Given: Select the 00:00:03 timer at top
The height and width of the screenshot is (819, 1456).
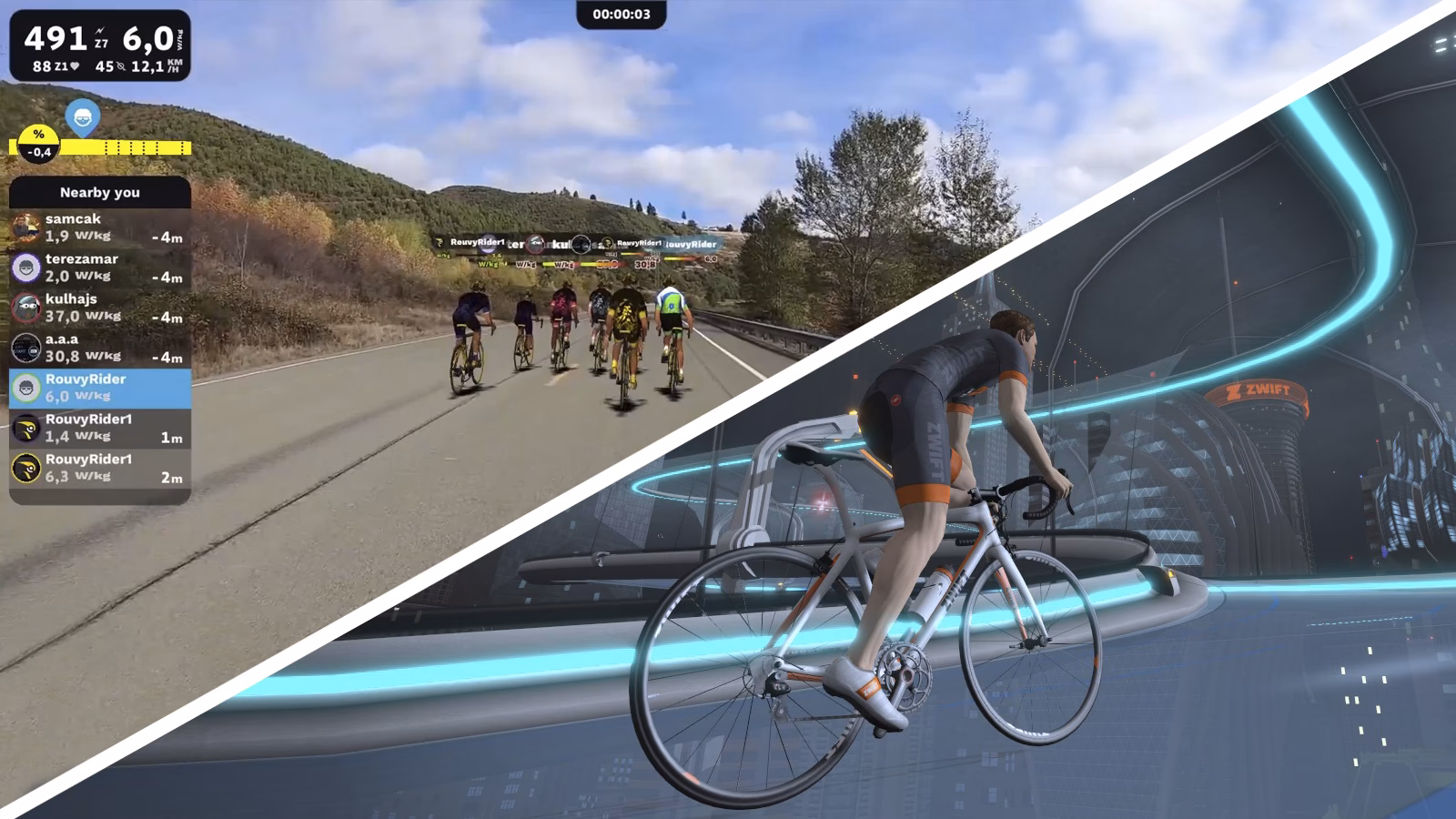Looking at the screenshot, I should click(622, 14).
